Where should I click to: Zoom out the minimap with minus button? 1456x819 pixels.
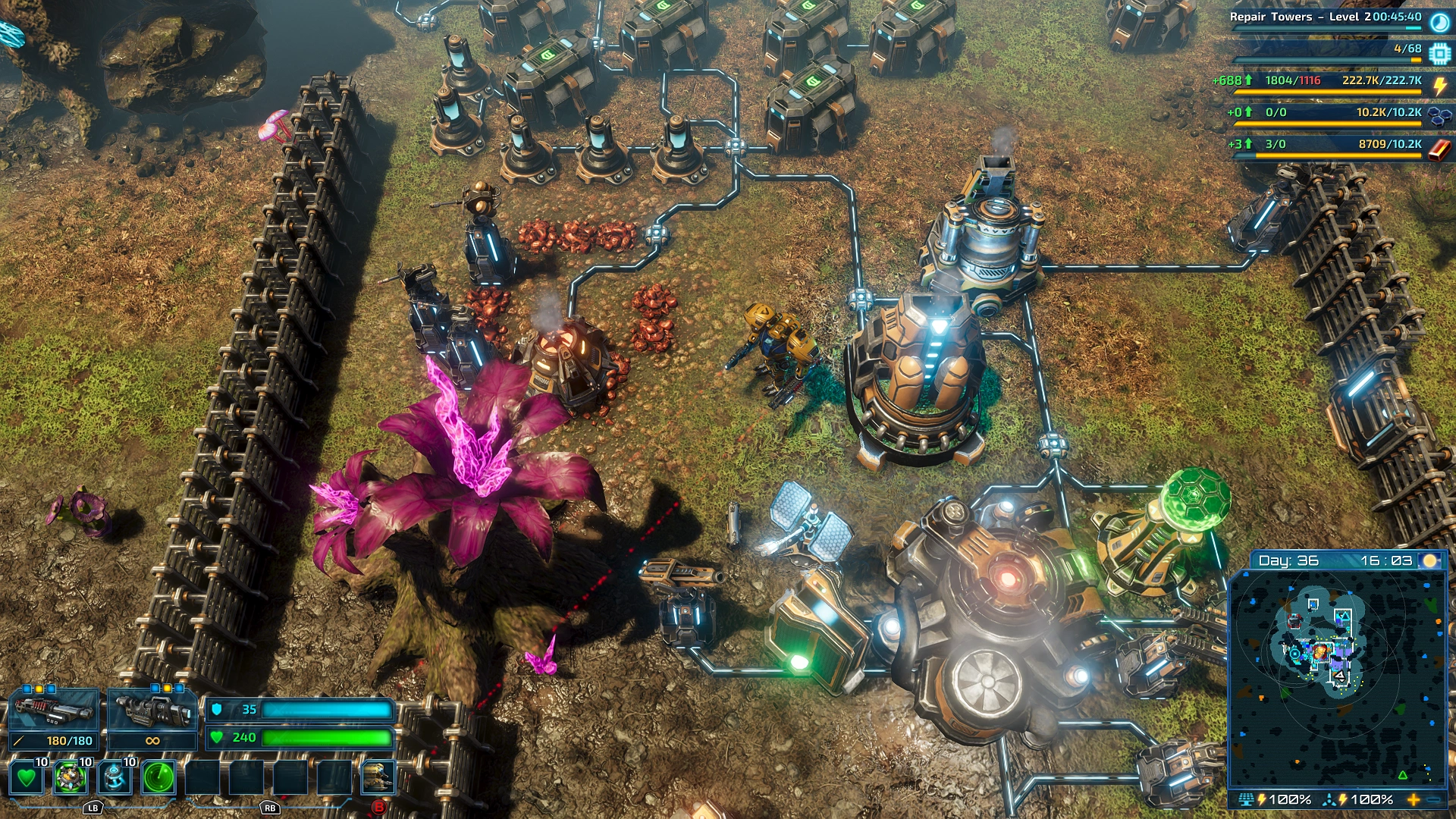tap(1433, 799)
